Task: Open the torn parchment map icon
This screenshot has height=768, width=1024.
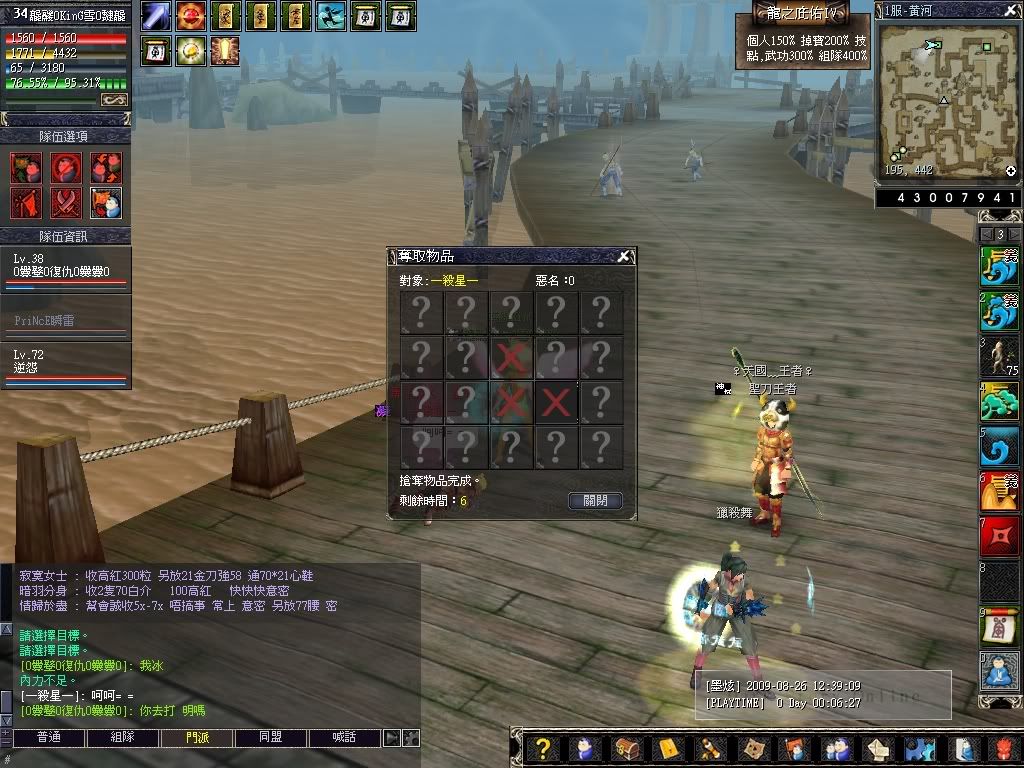Action: click(752, 748)
